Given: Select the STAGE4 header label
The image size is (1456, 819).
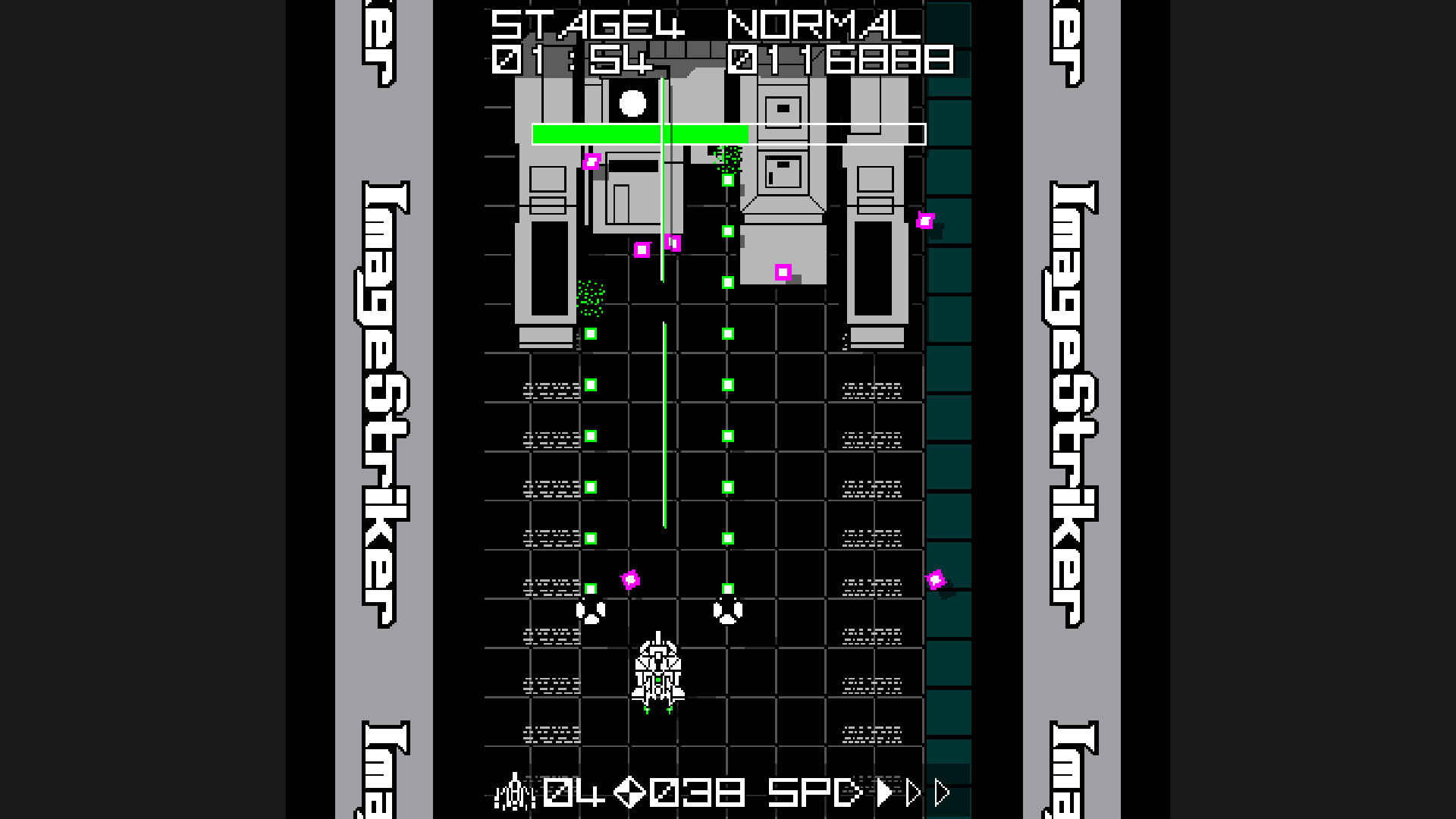Looking at the screenshot, I should 588,23.
